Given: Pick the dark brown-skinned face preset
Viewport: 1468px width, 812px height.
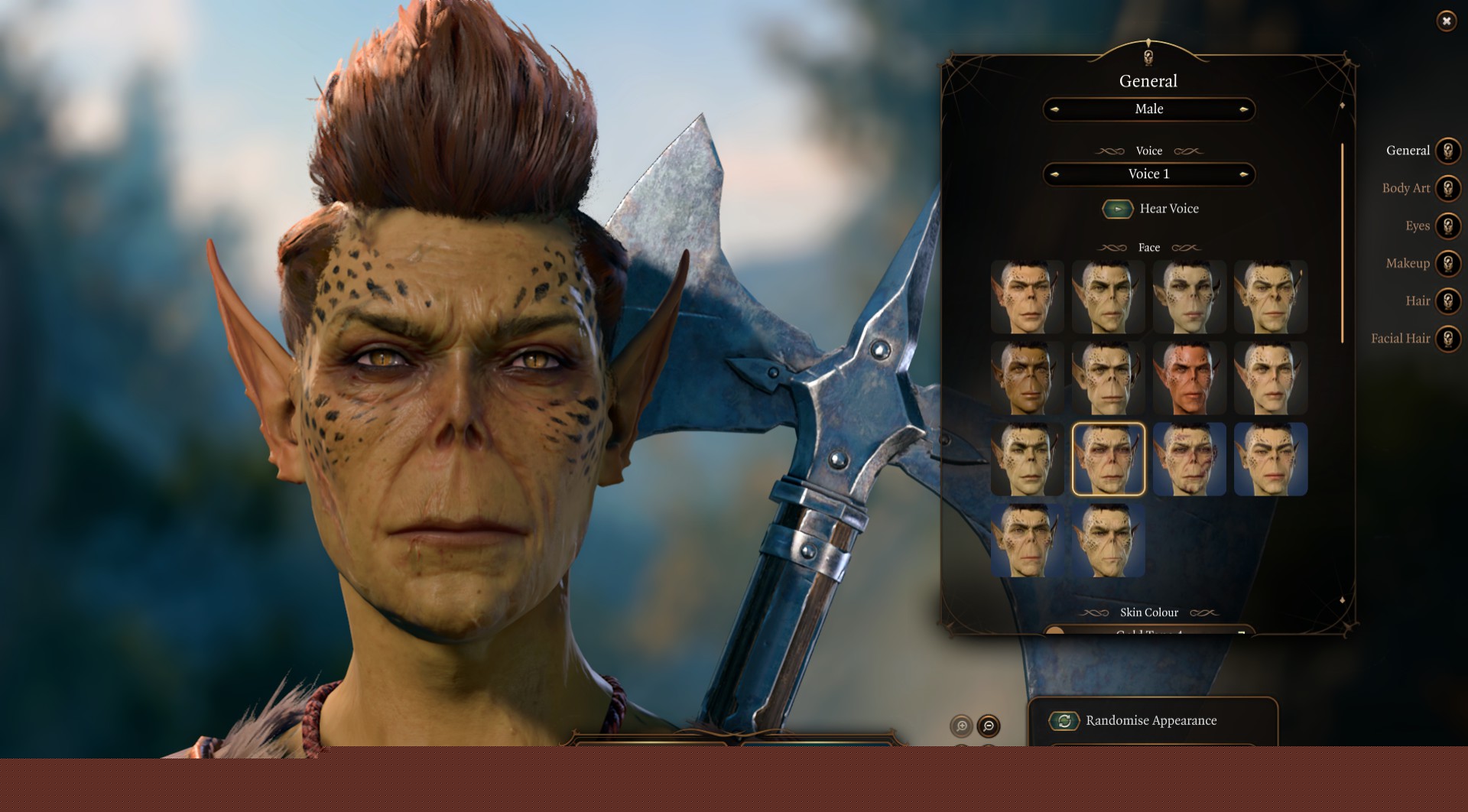Looking at the screenshot, I should coord(1027,378).
